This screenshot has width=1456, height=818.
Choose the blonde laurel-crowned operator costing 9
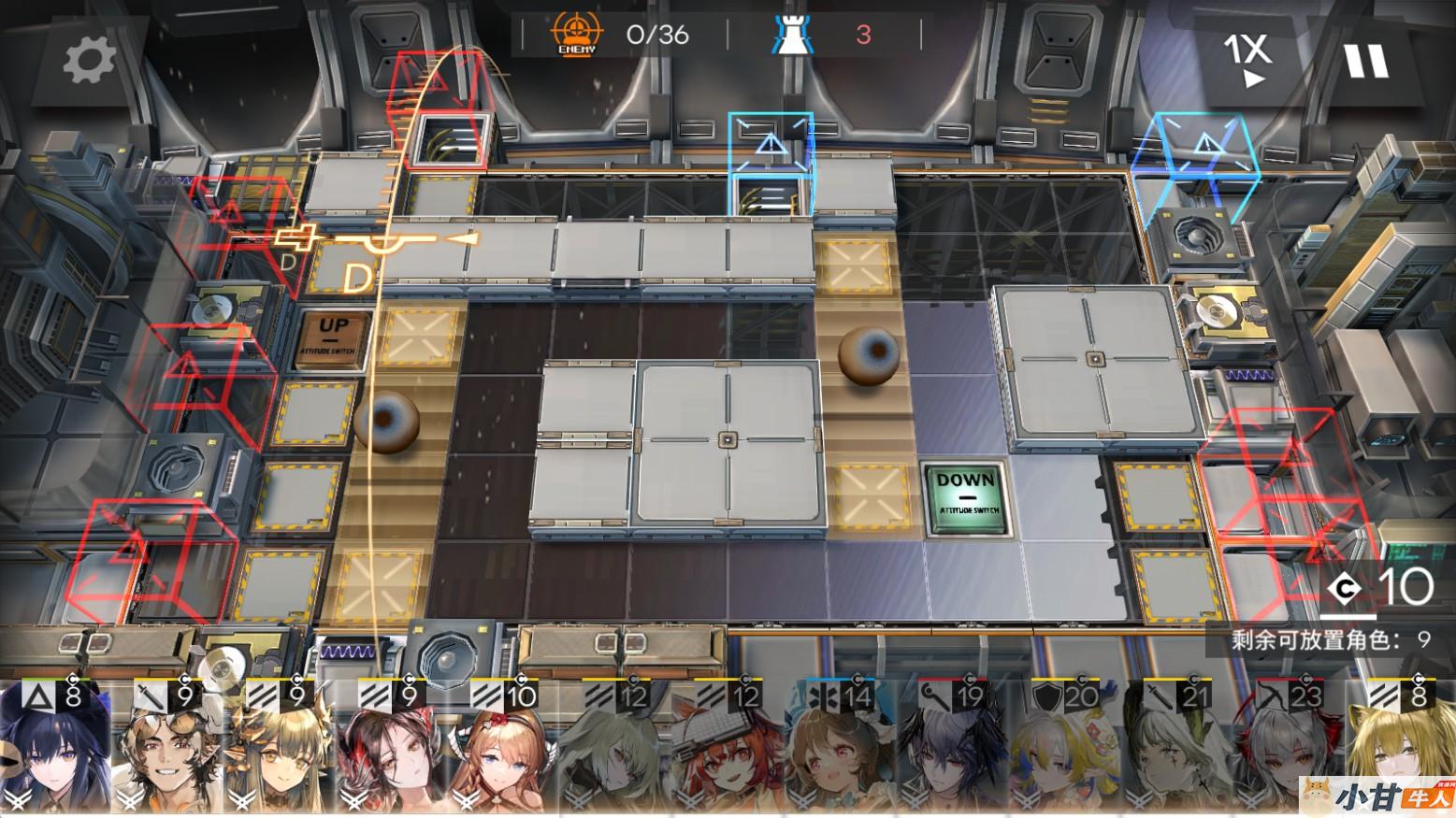(x=279, y=753)
